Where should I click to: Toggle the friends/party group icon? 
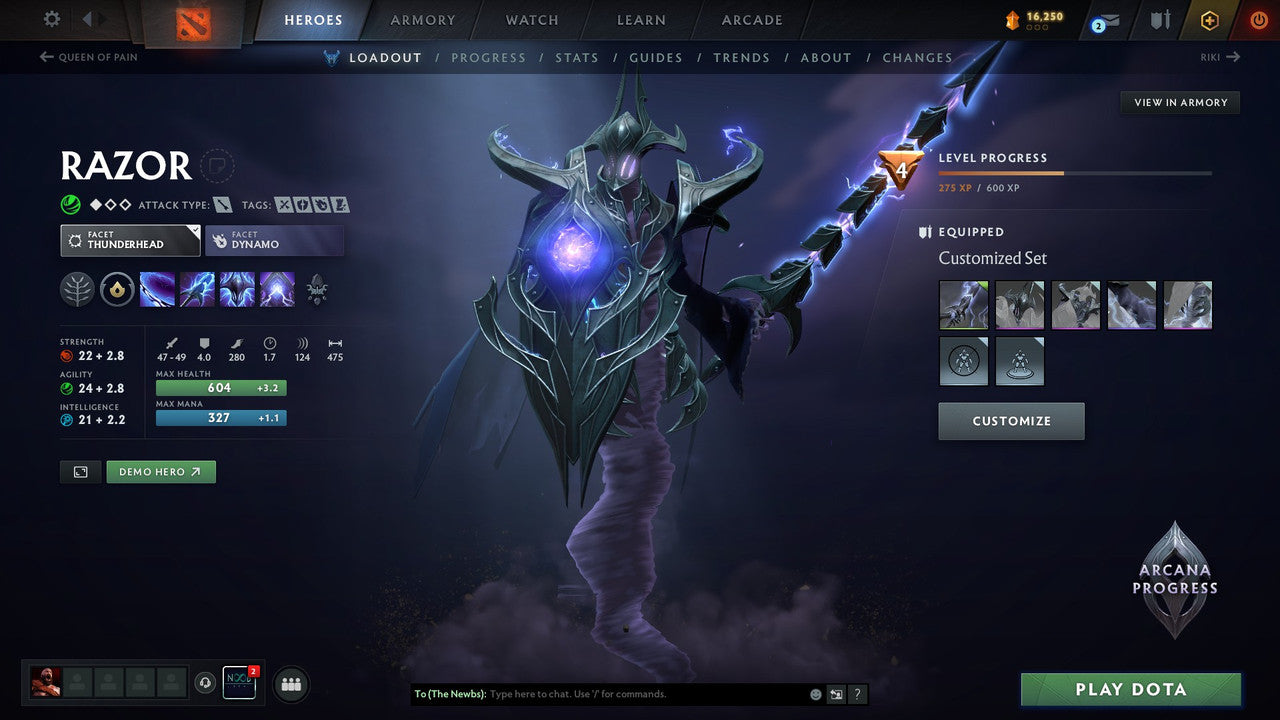pyautogui.click(x=289, y=684)
